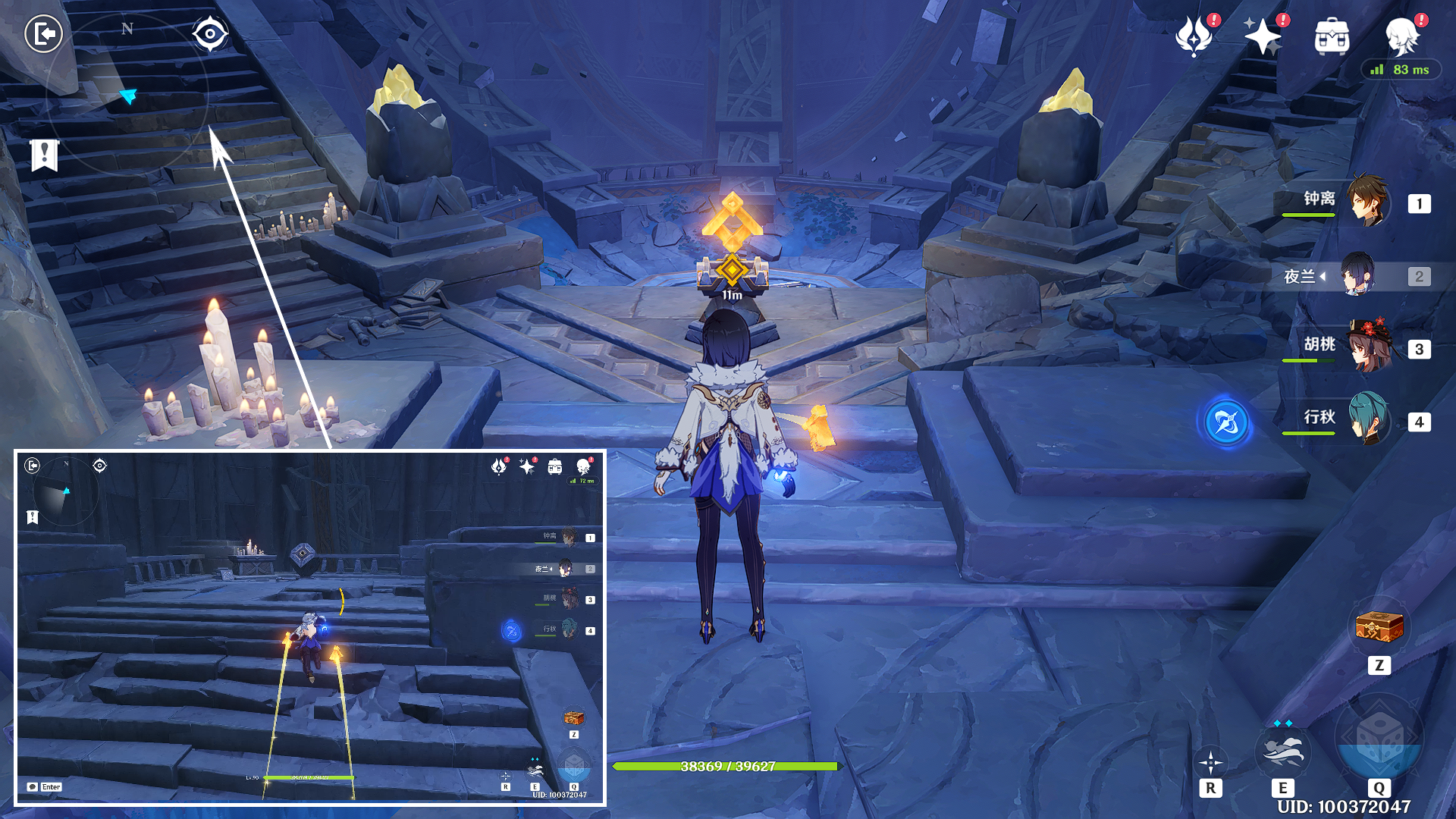Select party member 夜兰

(1357, 275)
